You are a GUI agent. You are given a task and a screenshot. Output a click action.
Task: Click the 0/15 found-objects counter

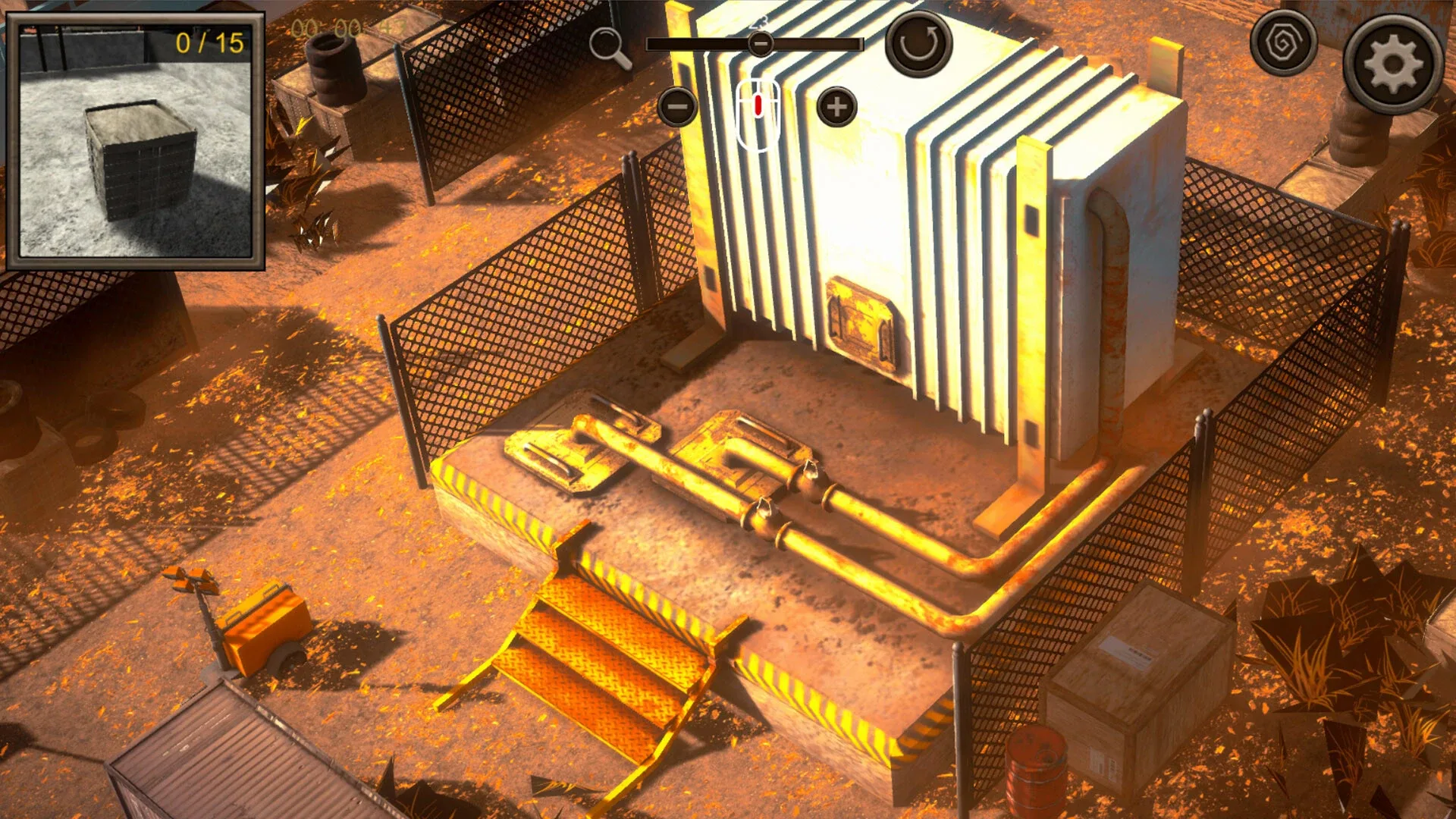pyautogui.click(x=210, y=44)
